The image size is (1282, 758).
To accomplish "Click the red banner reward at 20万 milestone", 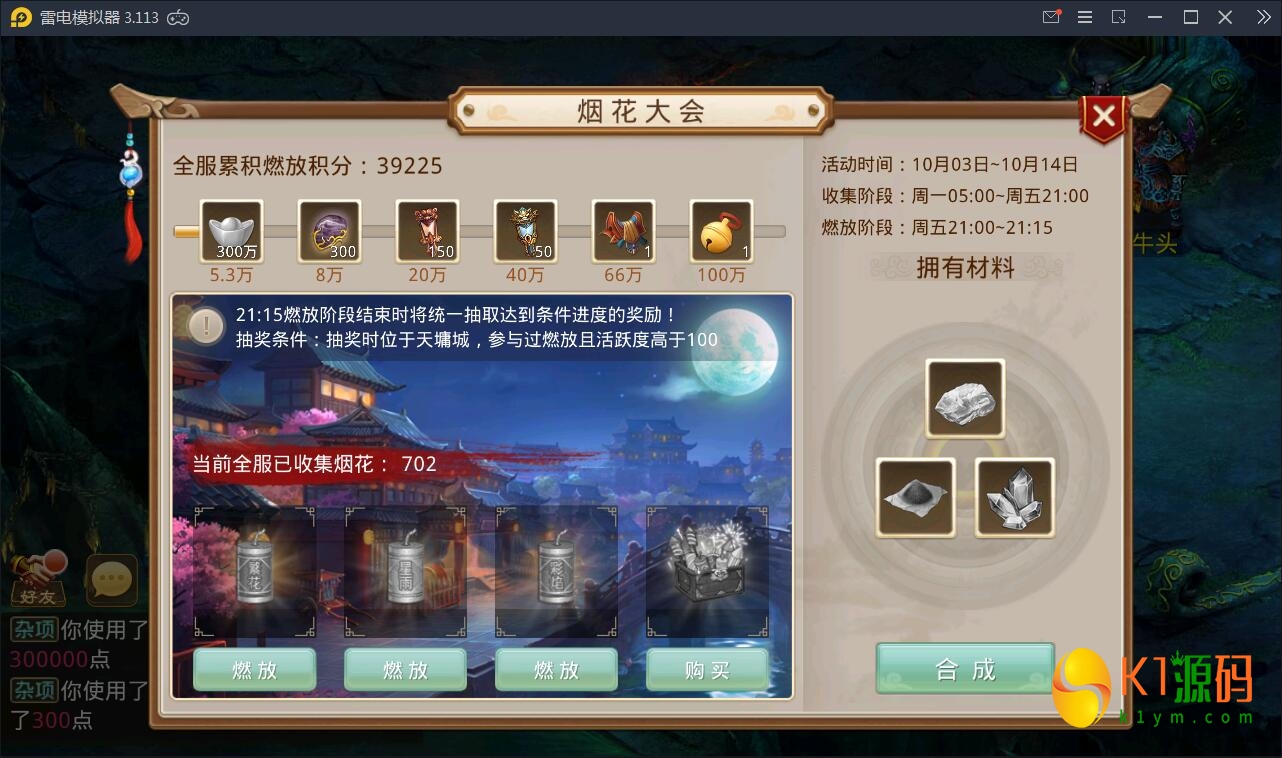I will coord(427,232).
